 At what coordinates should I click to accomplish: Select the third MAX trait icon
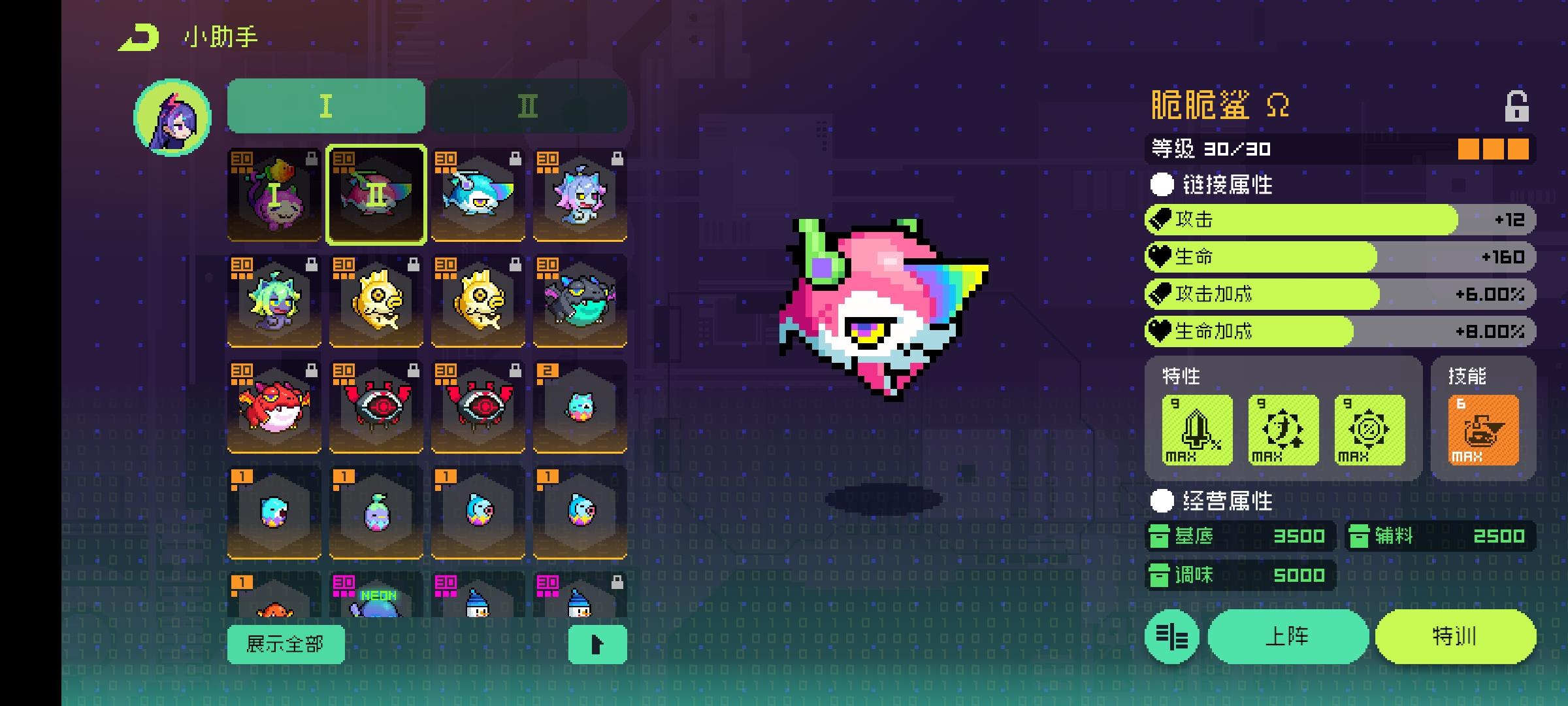click(x=1370, y=430)
